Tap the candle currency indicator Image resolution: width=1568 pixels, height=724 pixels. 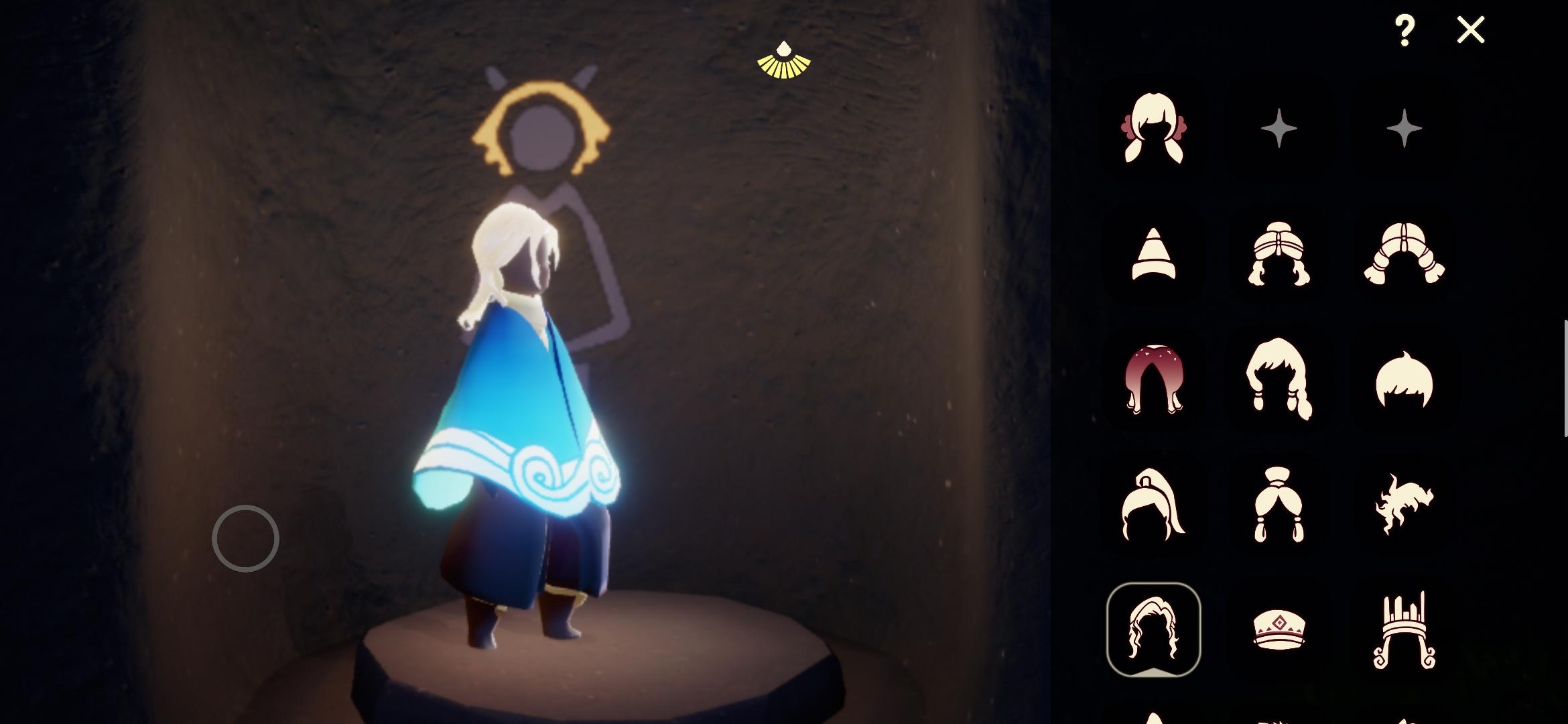(x=783, y=59)
